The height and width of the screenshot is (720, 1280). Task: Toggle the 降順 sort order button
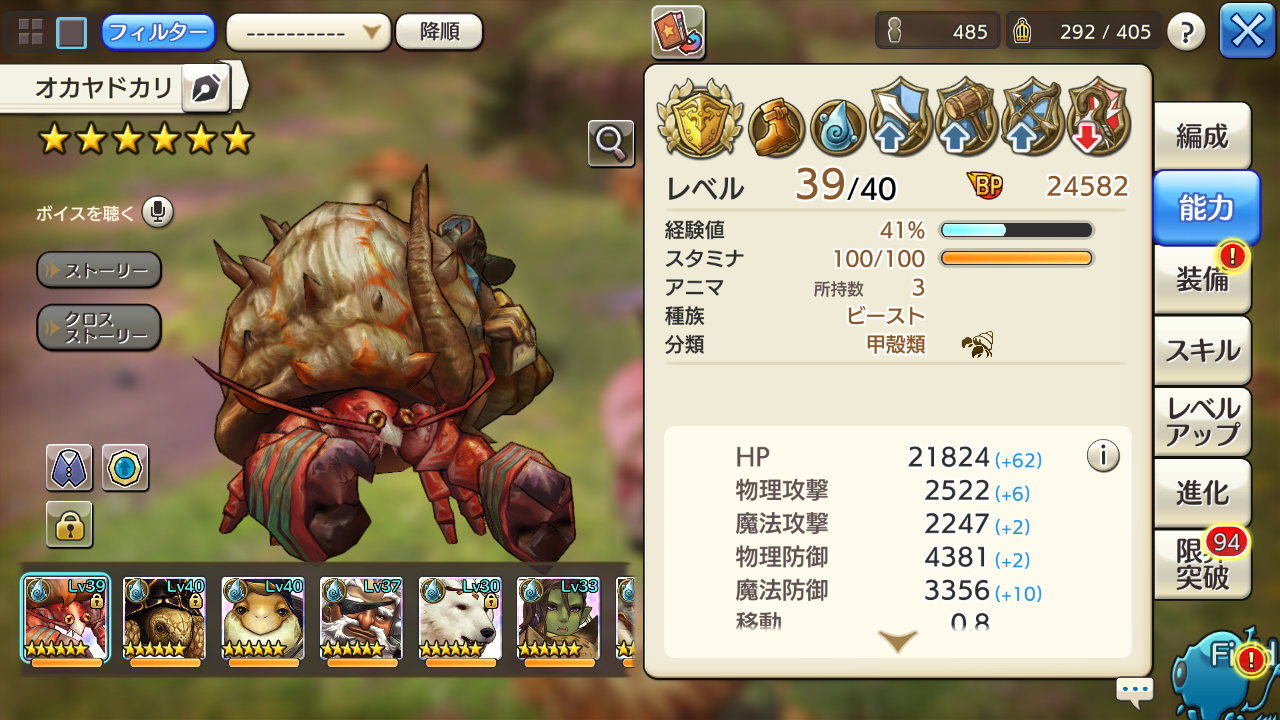[x=439, y=32]
